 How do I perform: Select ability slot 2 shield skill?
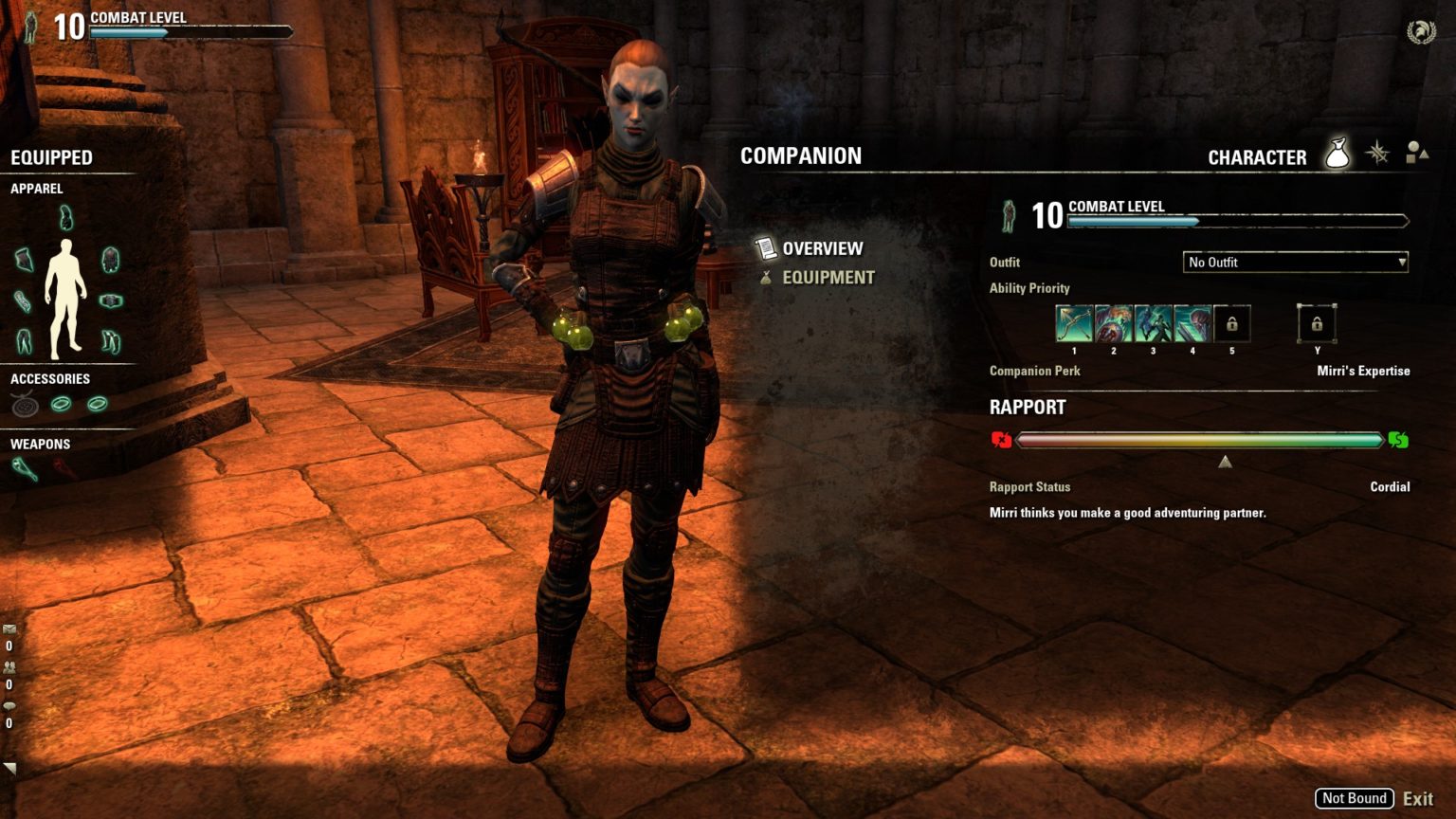[1112, 323]
